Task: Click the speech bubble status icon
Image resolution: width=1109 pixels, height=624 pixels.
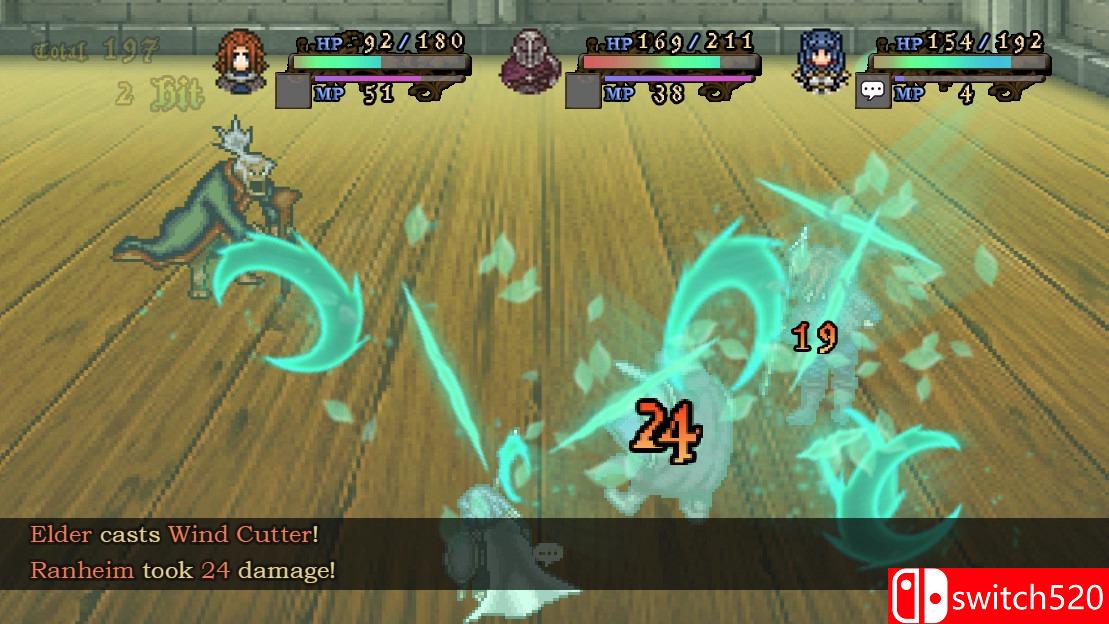Action: [873, 92]
